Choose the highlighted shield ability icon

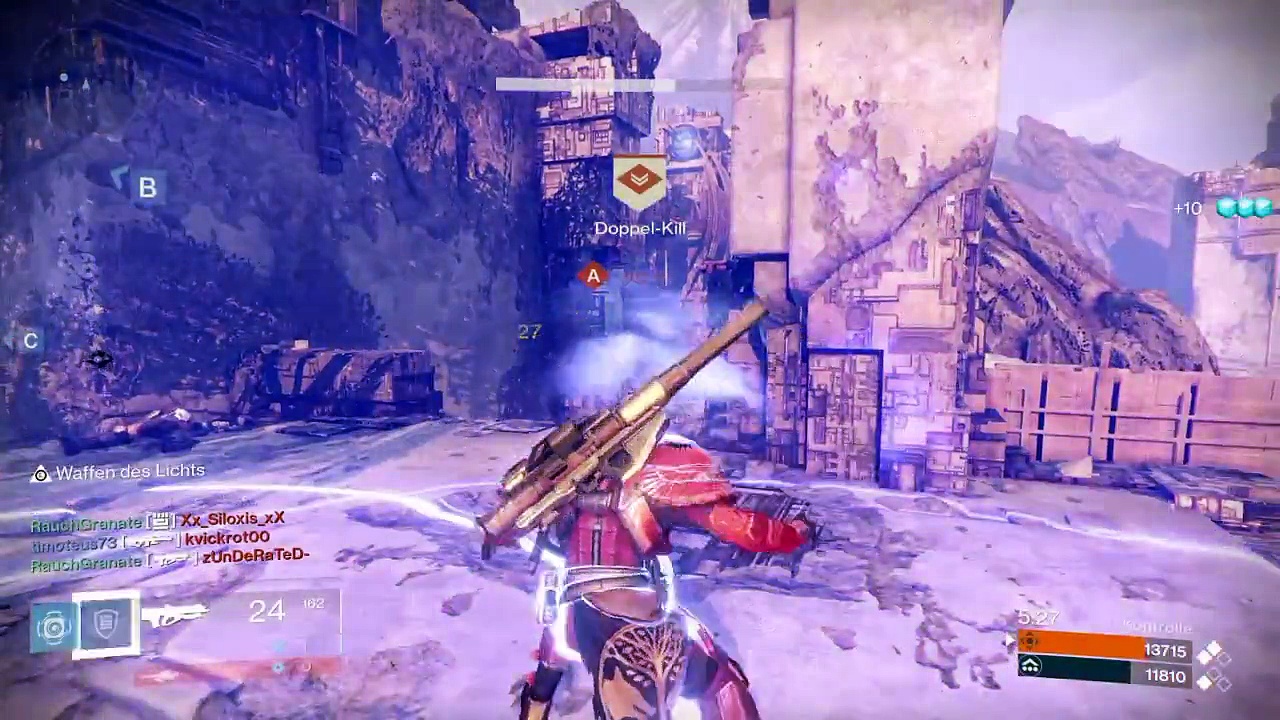coord(106,624)
